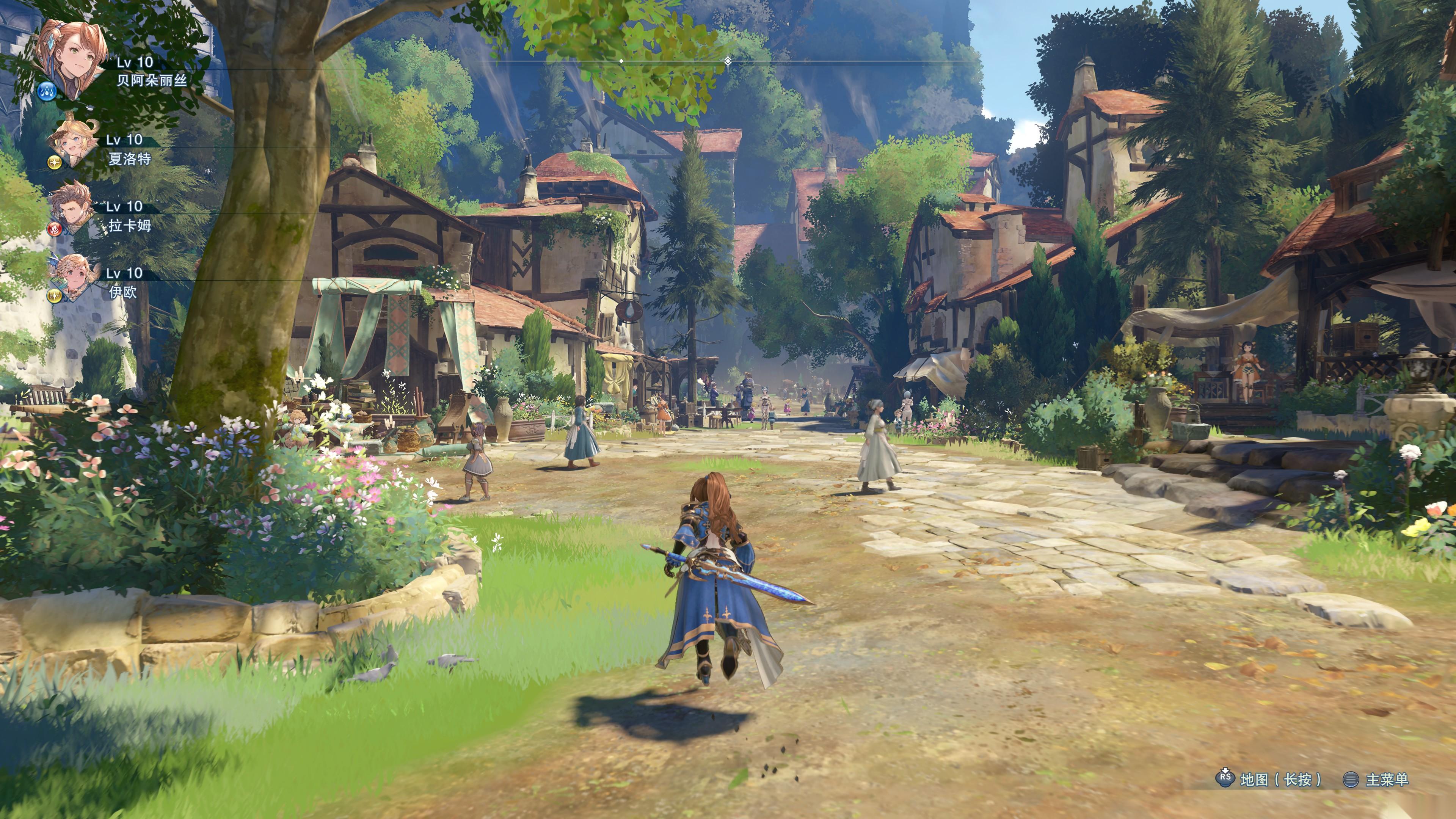Viewport: 1456px width, 819px height.
Task: Open the 主菜单 main menu
Action: (x=1386, y=780)
